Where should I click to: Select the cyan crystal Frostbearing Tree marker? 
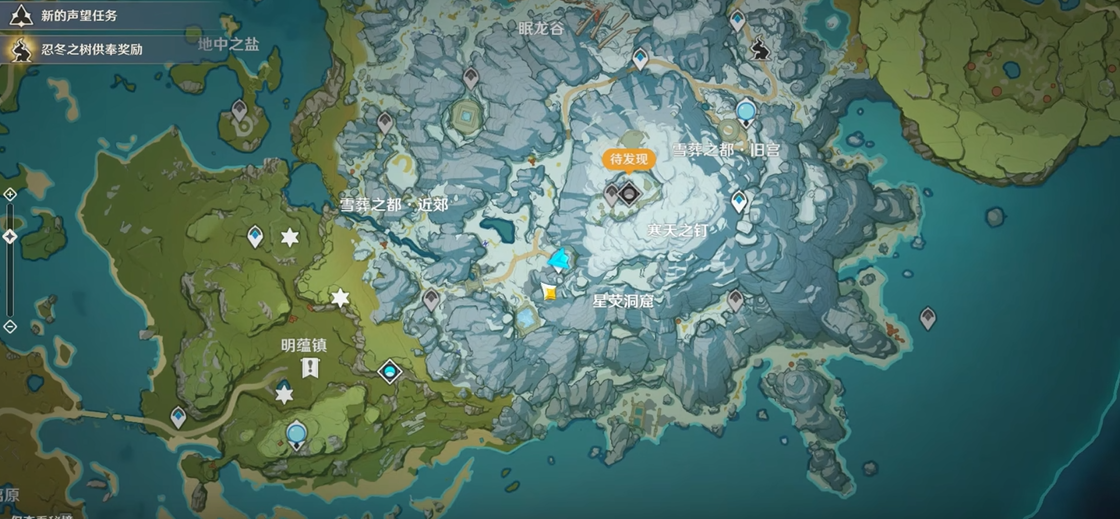(559, 260)
